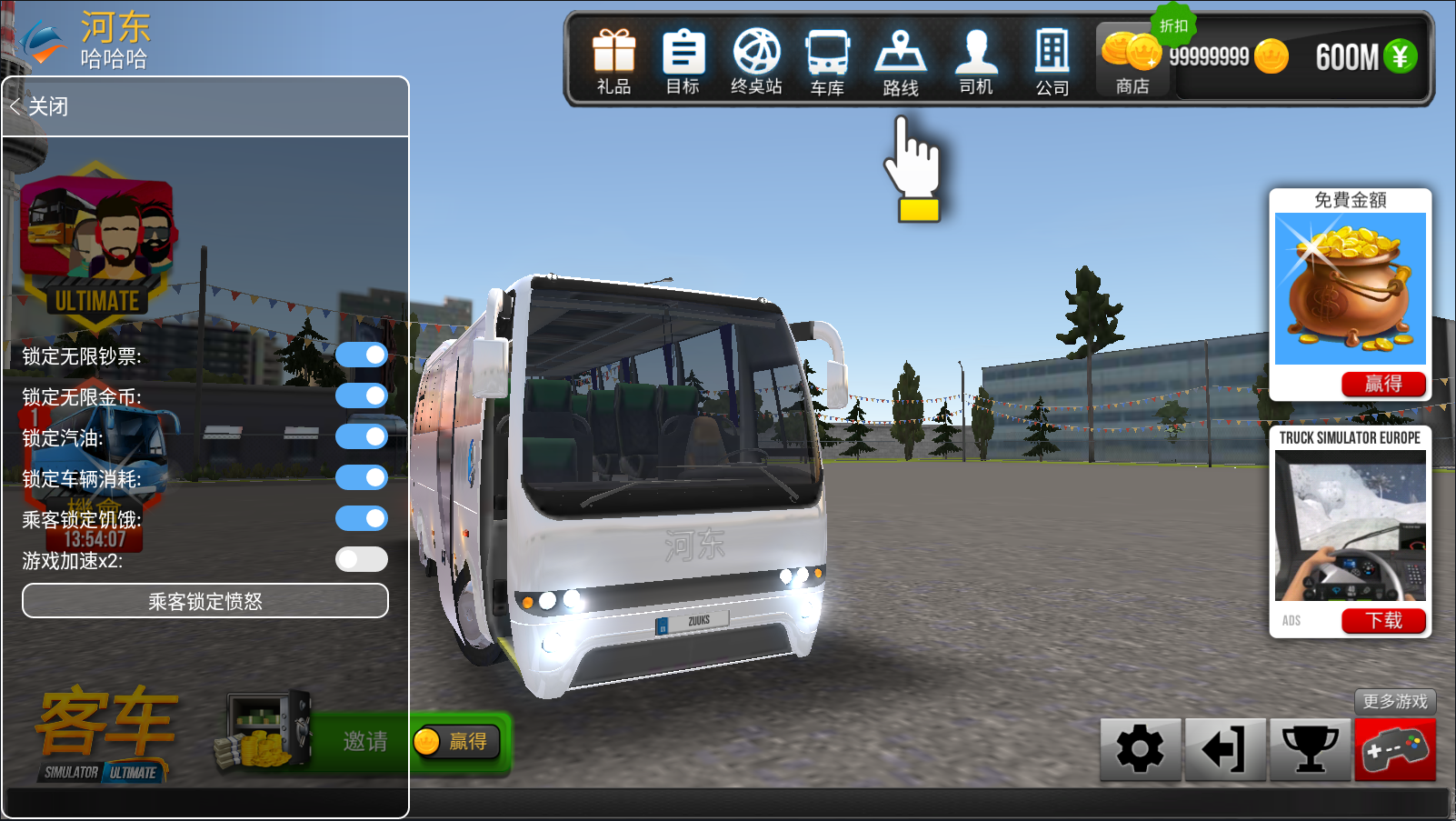Enable 游戏加速x2 game speed switch
The width and height of the screenshot is (1456, 821).
(x=362, y=559)
